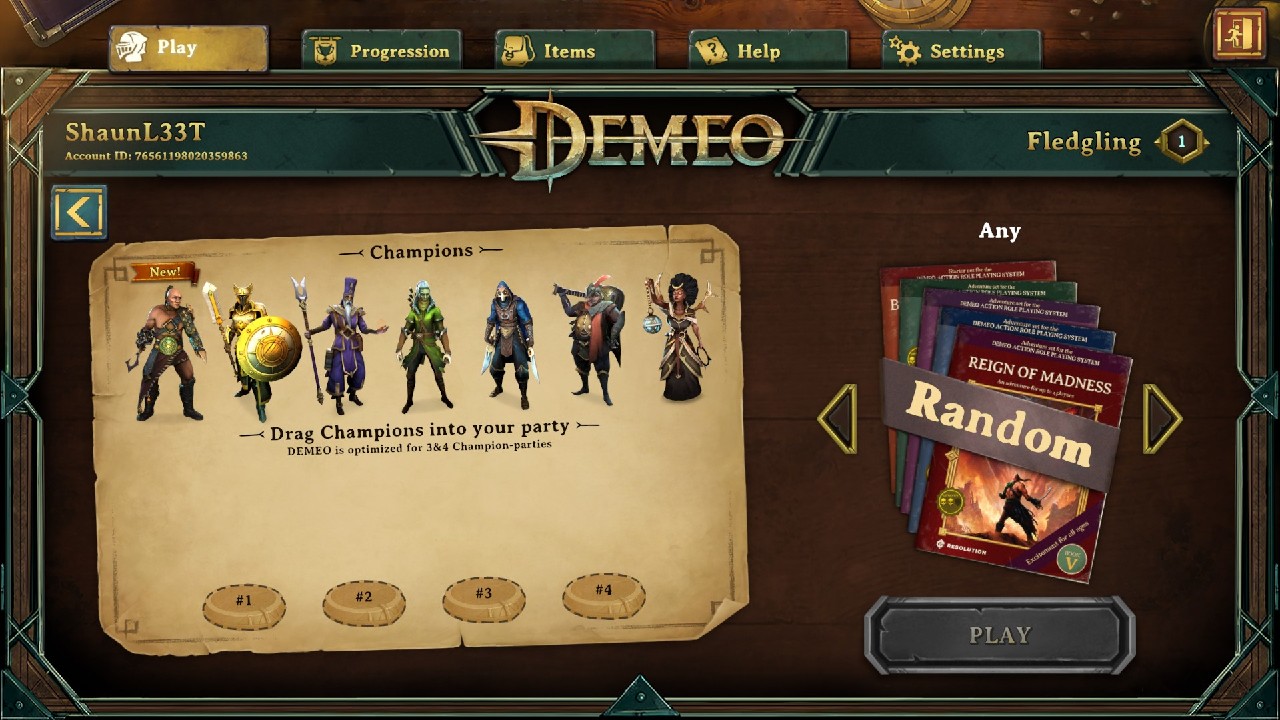Screen dimensions: 1280x720
Task: Click the back arrow button
Action: 80,212
